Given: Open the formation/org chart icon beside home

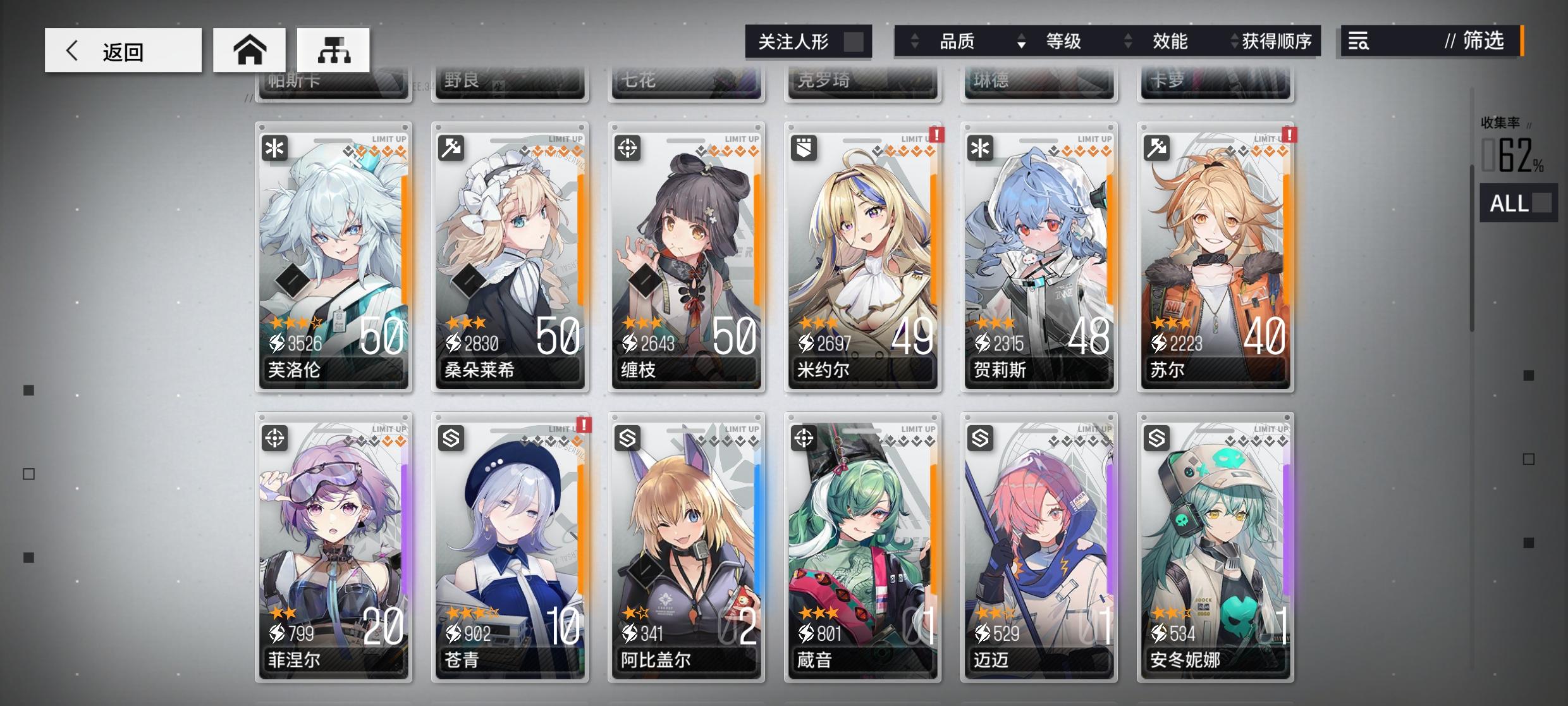Looking at the screenshot, I should 333,50.
